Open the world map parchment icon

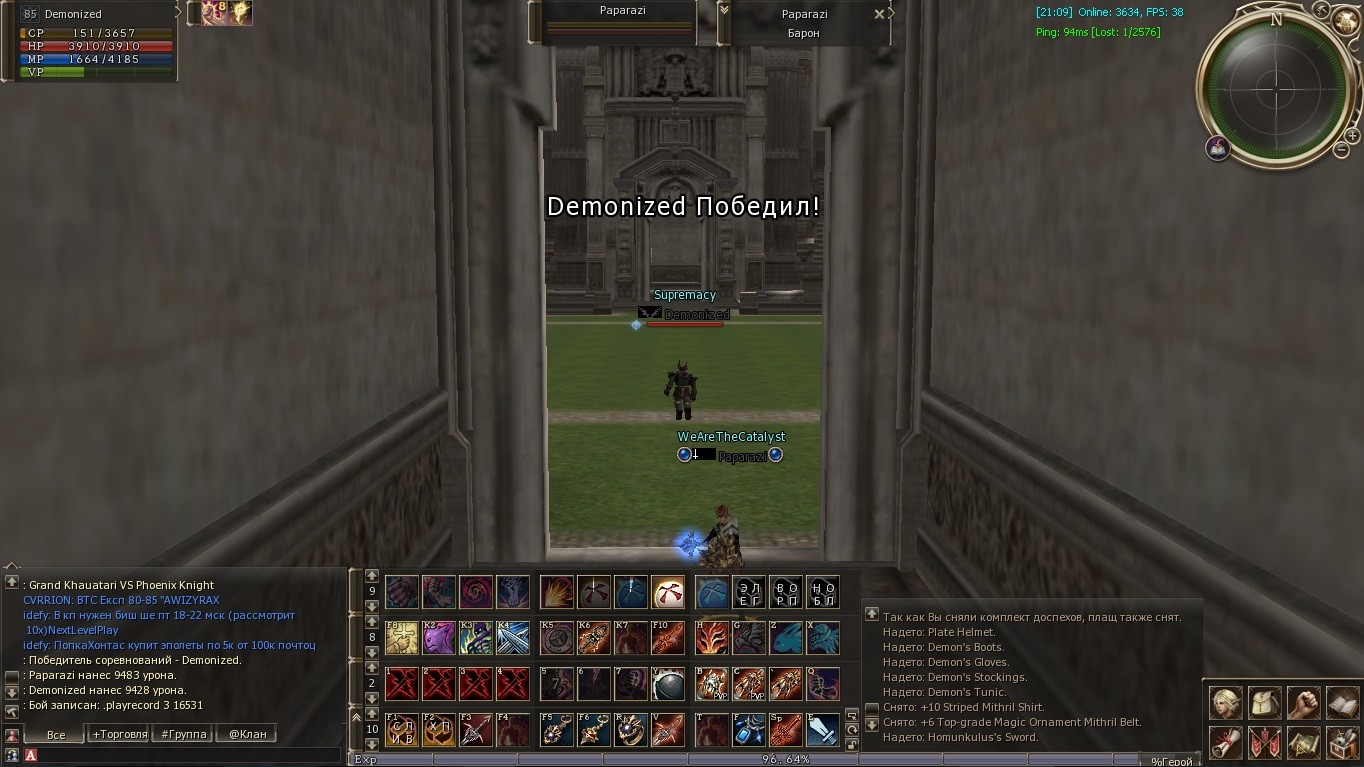(1303, 743)
